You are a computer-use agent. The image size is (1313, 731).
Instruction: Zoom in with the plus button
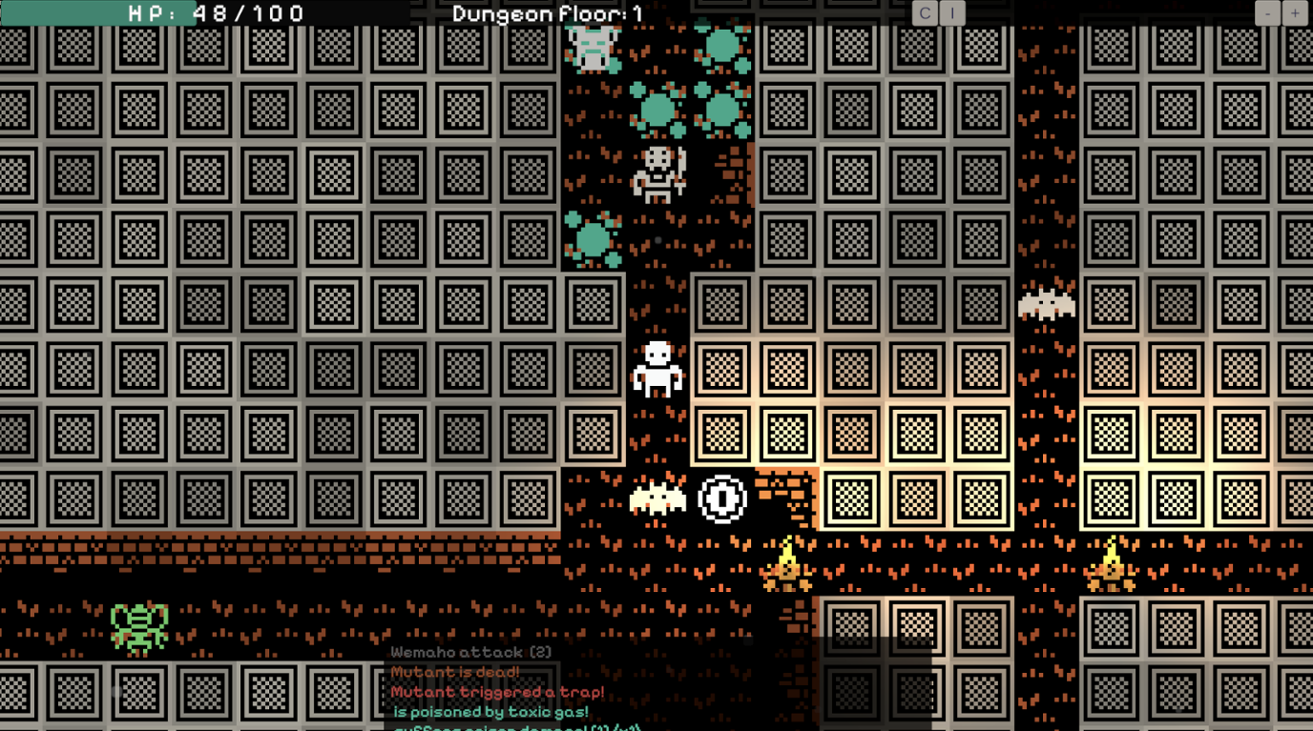(1293, 13)
